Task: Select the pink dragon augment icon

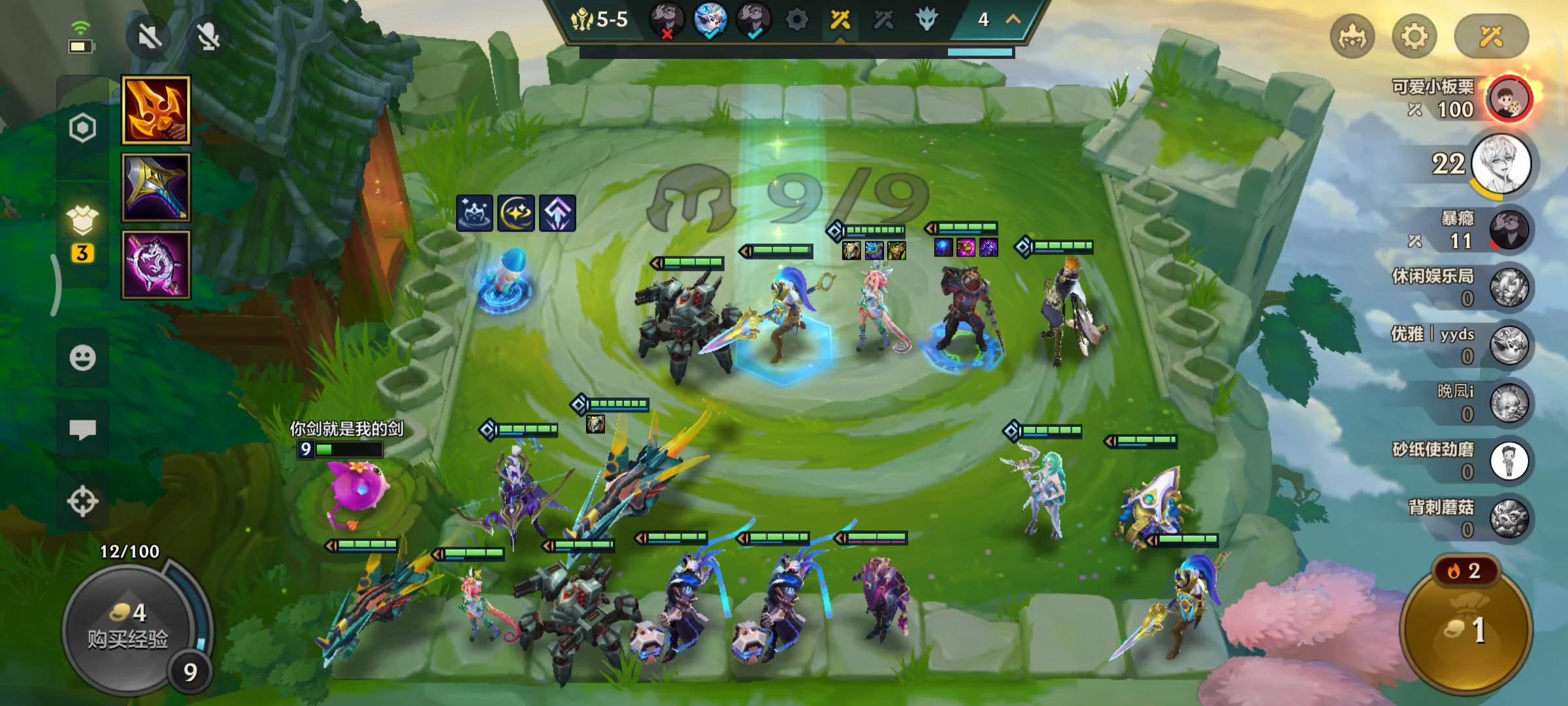Action: [x=156, y=265]
